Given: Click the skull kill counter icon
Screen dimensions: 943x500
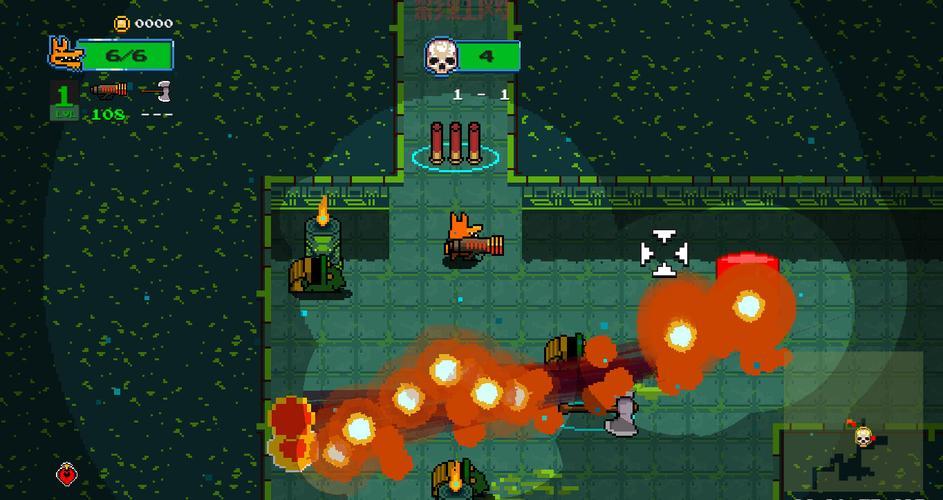Looking at the screenshot, I should coord(439,56).
